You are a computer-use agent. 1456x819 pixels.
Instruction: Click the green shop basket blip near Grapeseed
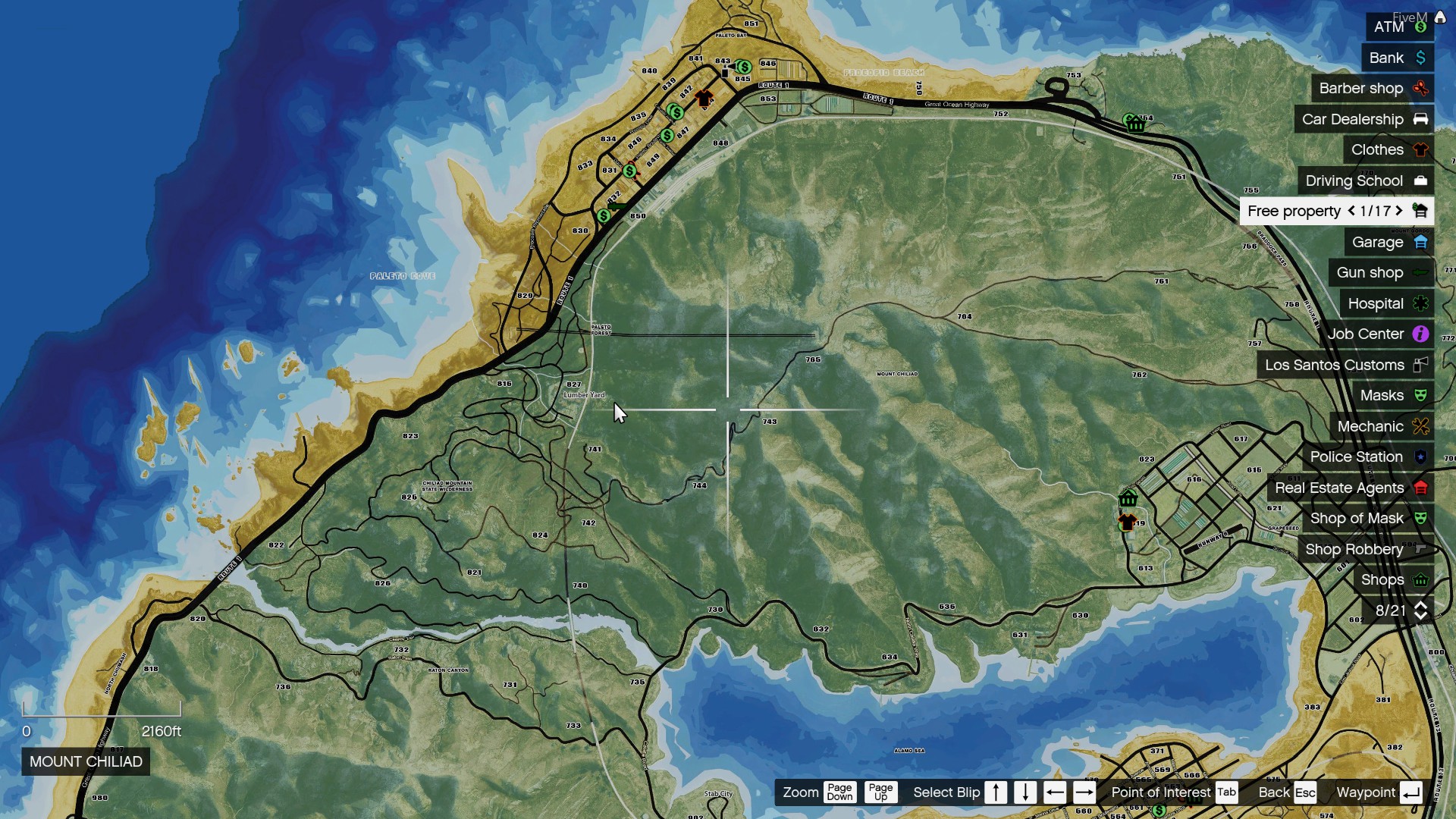pyautogui.click(x=1129, y=499)
